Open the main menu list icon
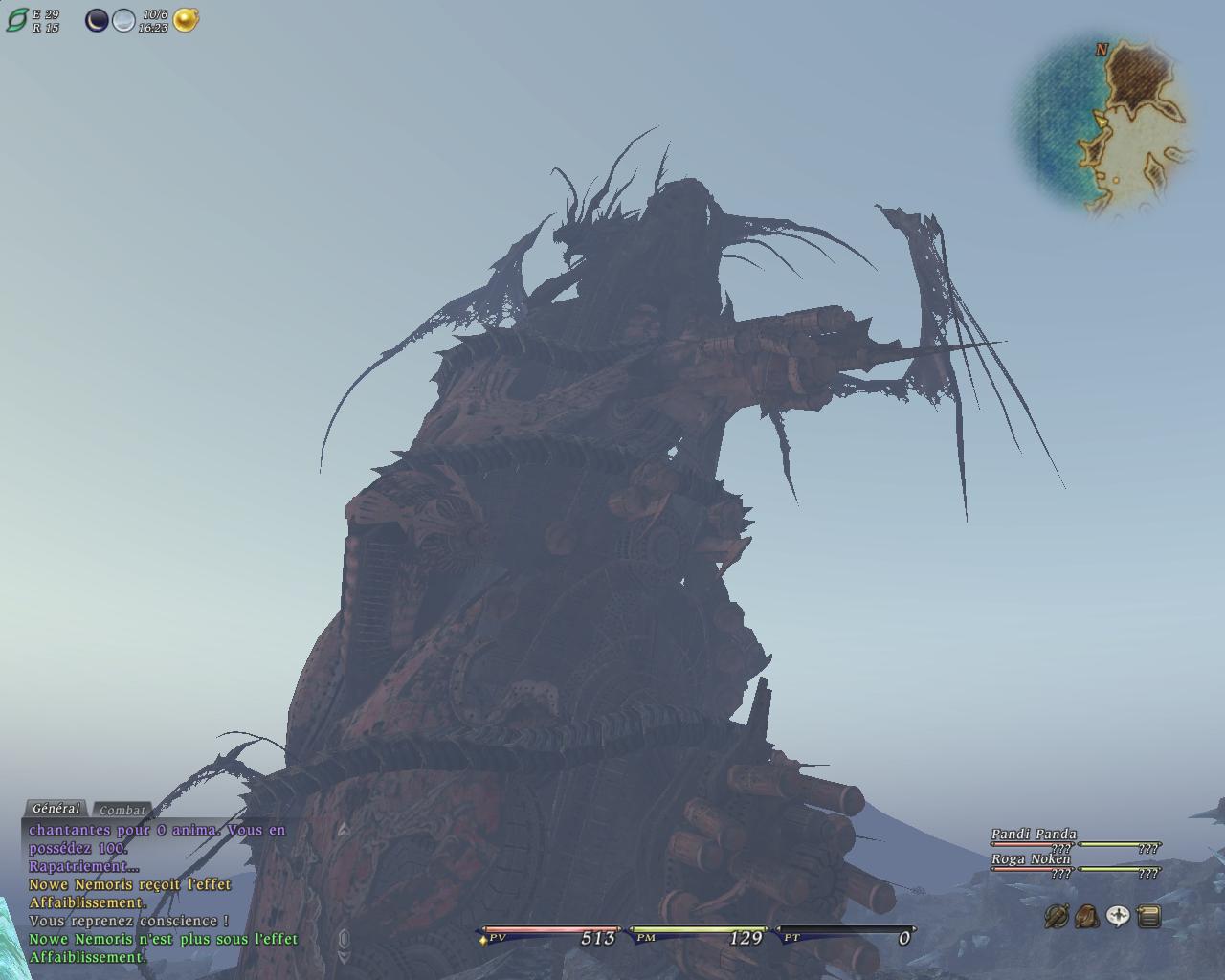 1149,917
